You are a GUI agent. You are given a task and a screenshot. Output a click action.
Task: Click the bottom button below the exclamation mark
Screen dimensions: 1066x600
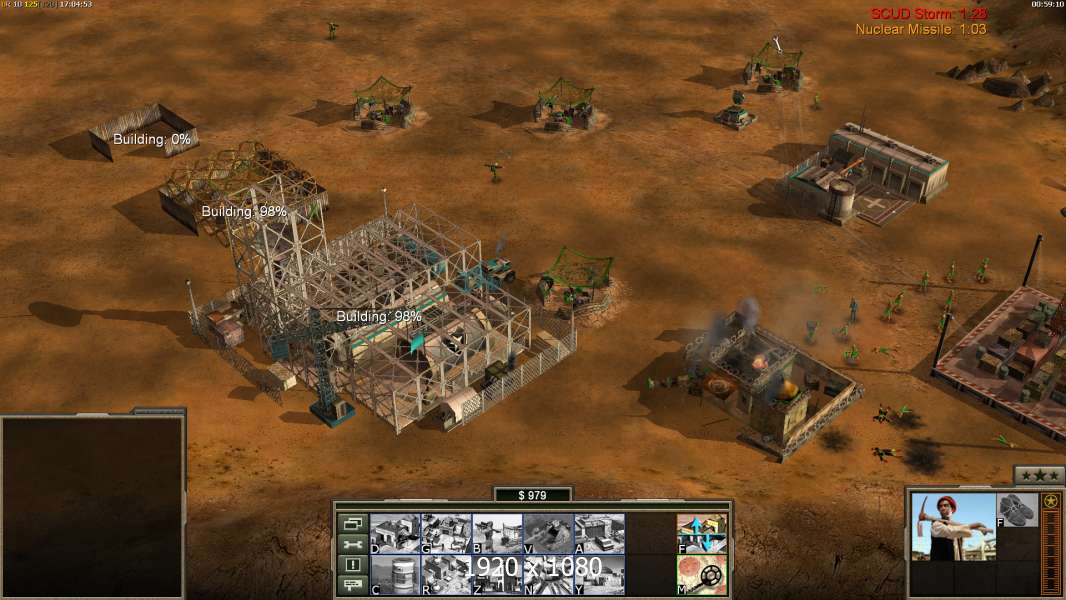[352, 586]
